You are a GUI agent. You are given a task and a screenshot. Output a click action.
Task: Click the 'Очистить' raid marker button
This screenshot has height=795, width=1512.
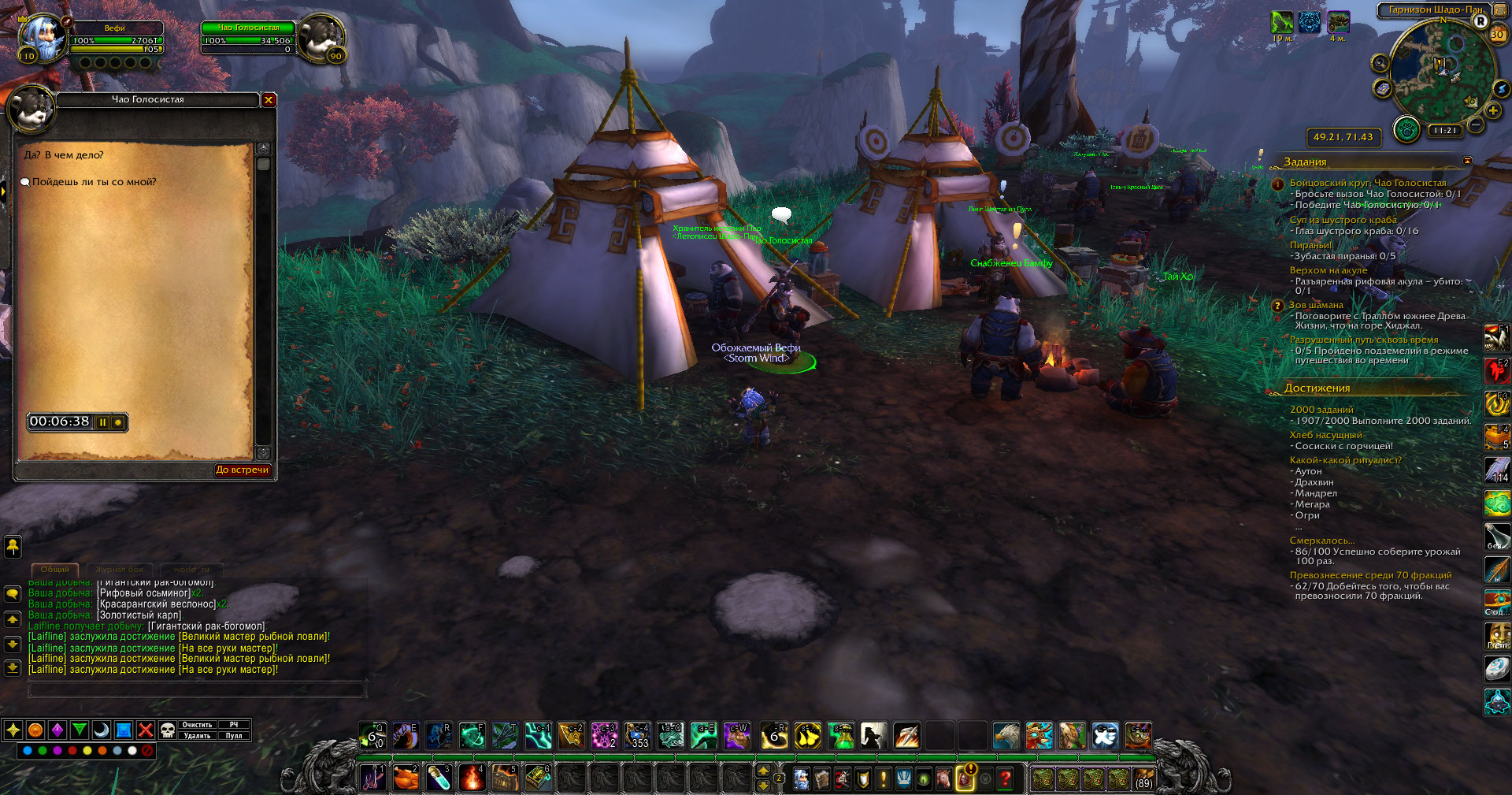coord(197,725)
